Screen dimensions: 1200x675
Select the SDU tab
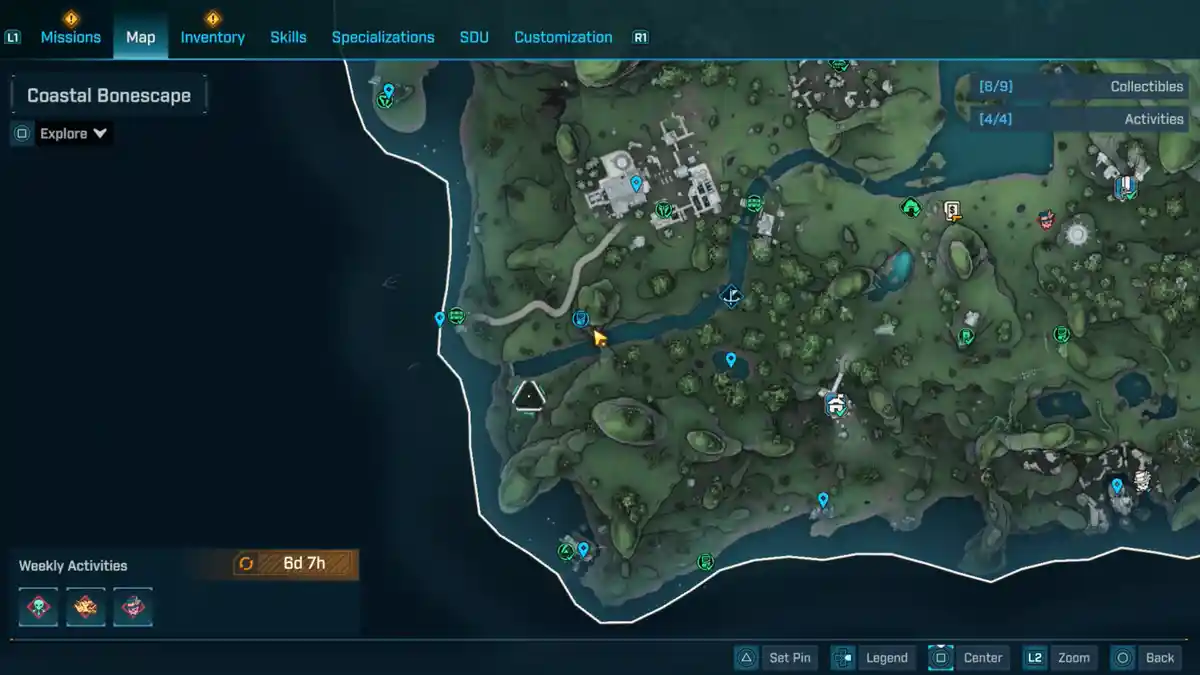point(474,37)
